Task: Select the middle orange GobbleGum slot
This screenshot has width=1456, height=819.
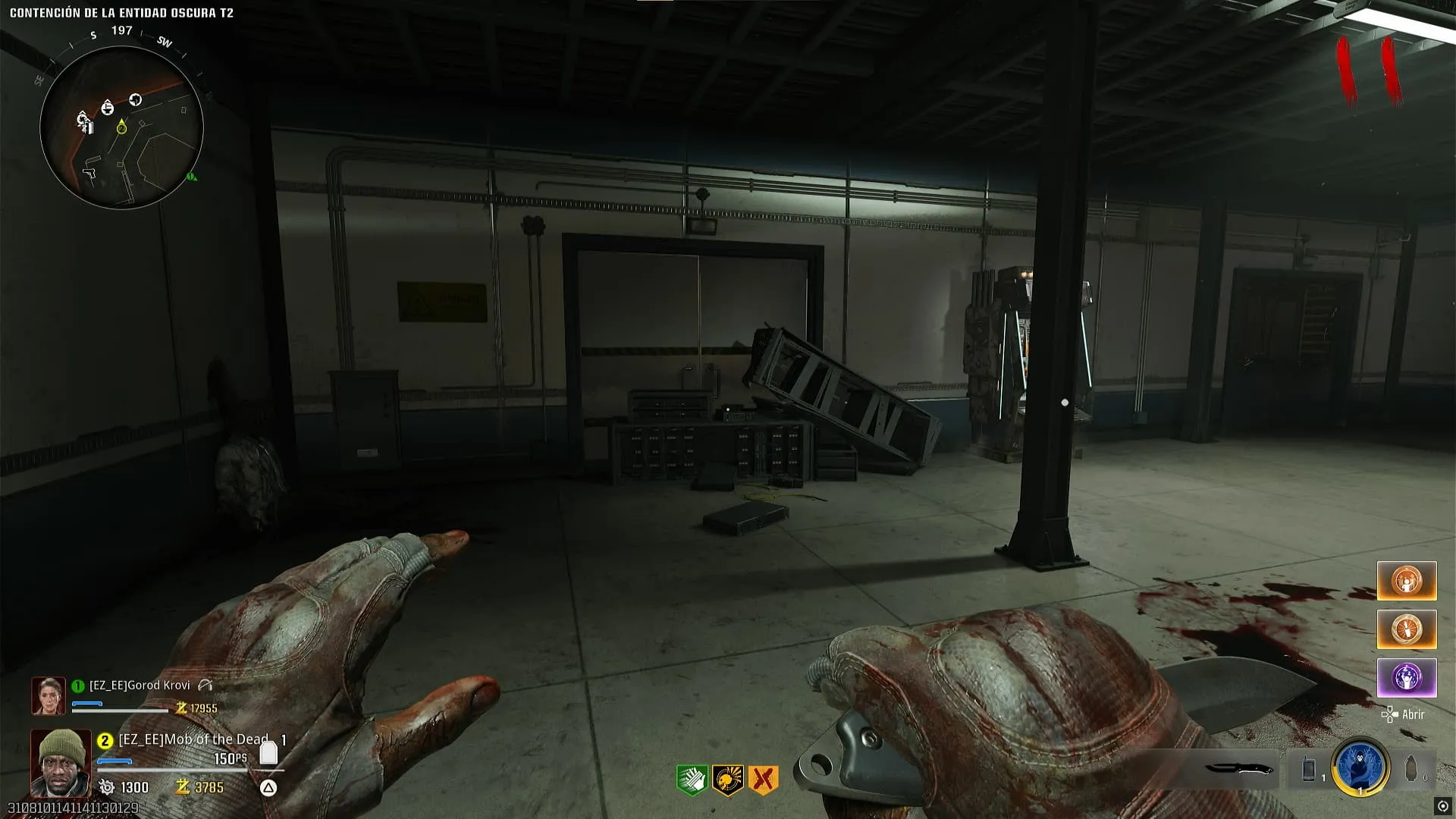Action: (x=1407, y=629)
